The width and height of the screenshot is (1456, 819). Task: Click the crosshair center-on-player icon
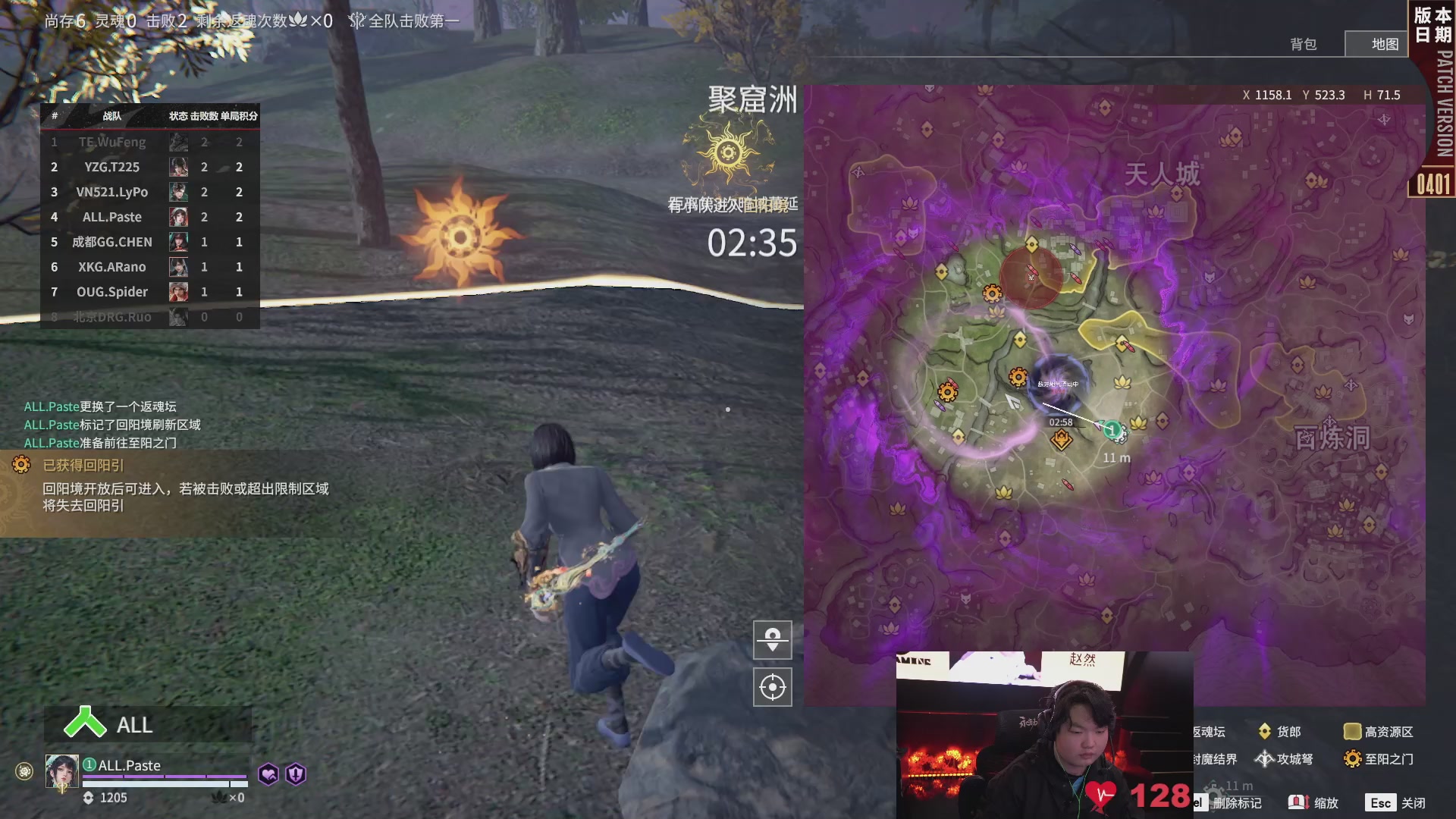tap(772, 687)
